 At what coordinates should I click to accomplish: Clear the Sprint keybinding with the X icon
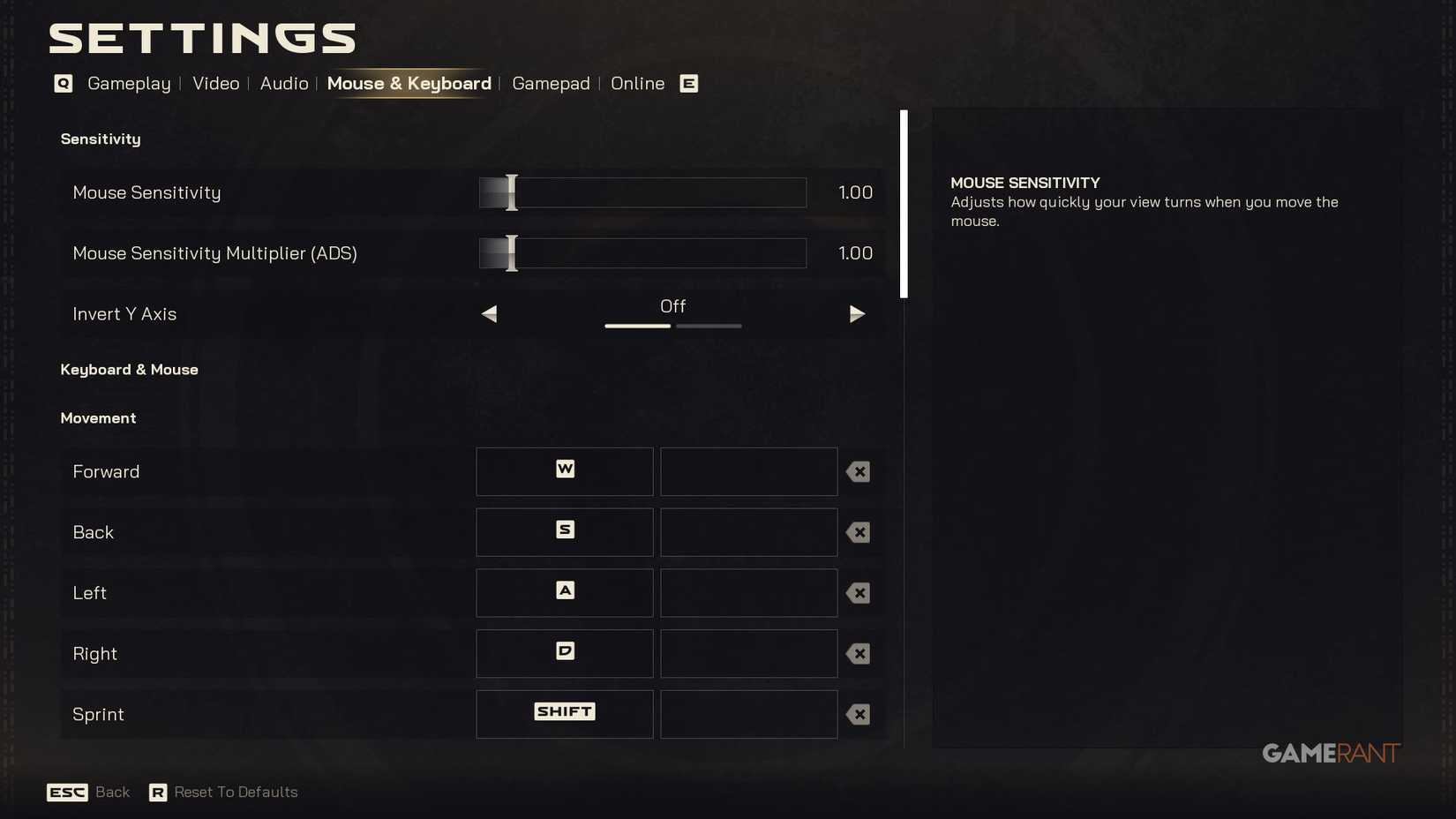(857, 715)
